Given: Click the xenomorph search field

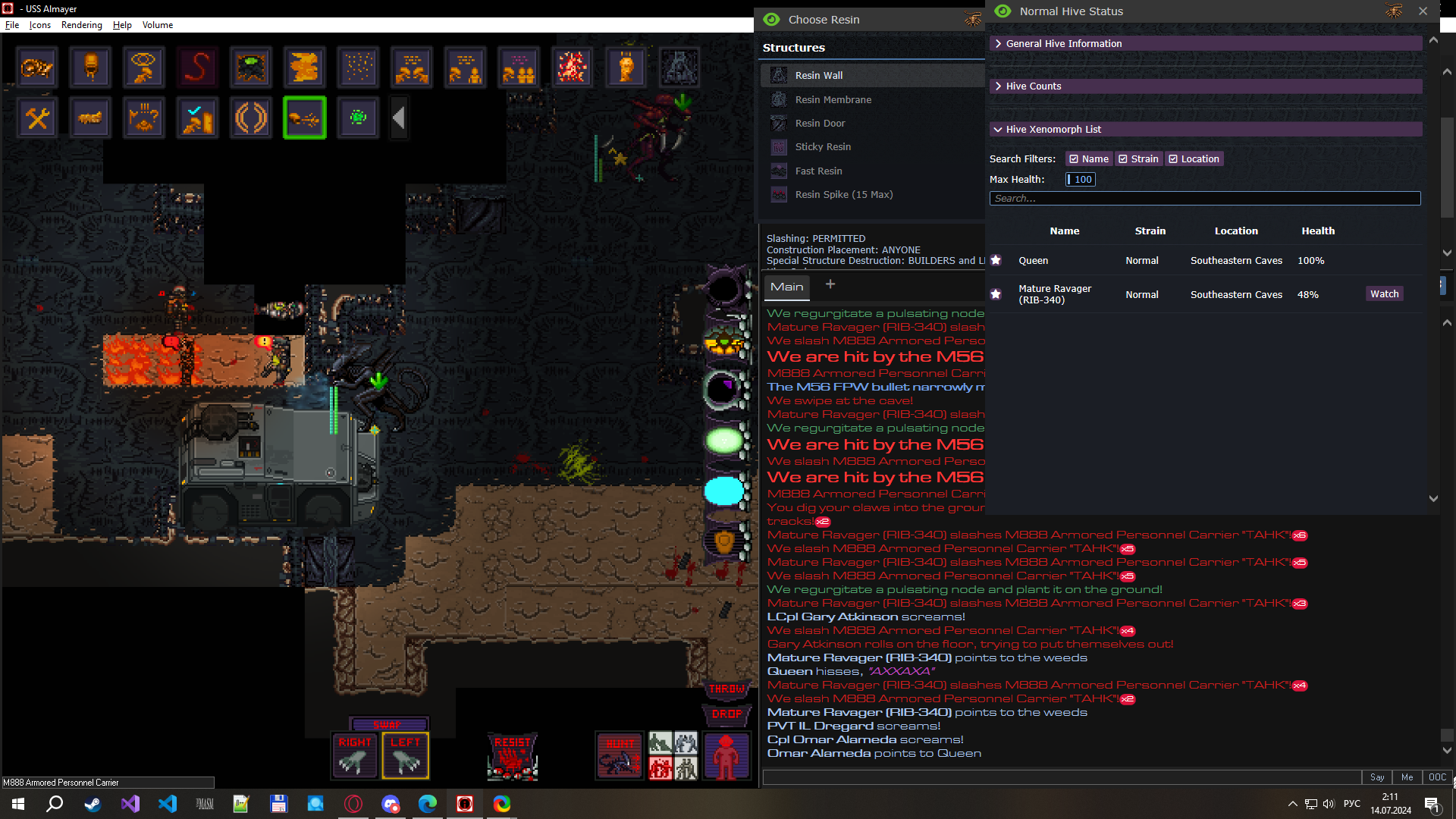Looking at the screenshot, I should [1204, 199].
